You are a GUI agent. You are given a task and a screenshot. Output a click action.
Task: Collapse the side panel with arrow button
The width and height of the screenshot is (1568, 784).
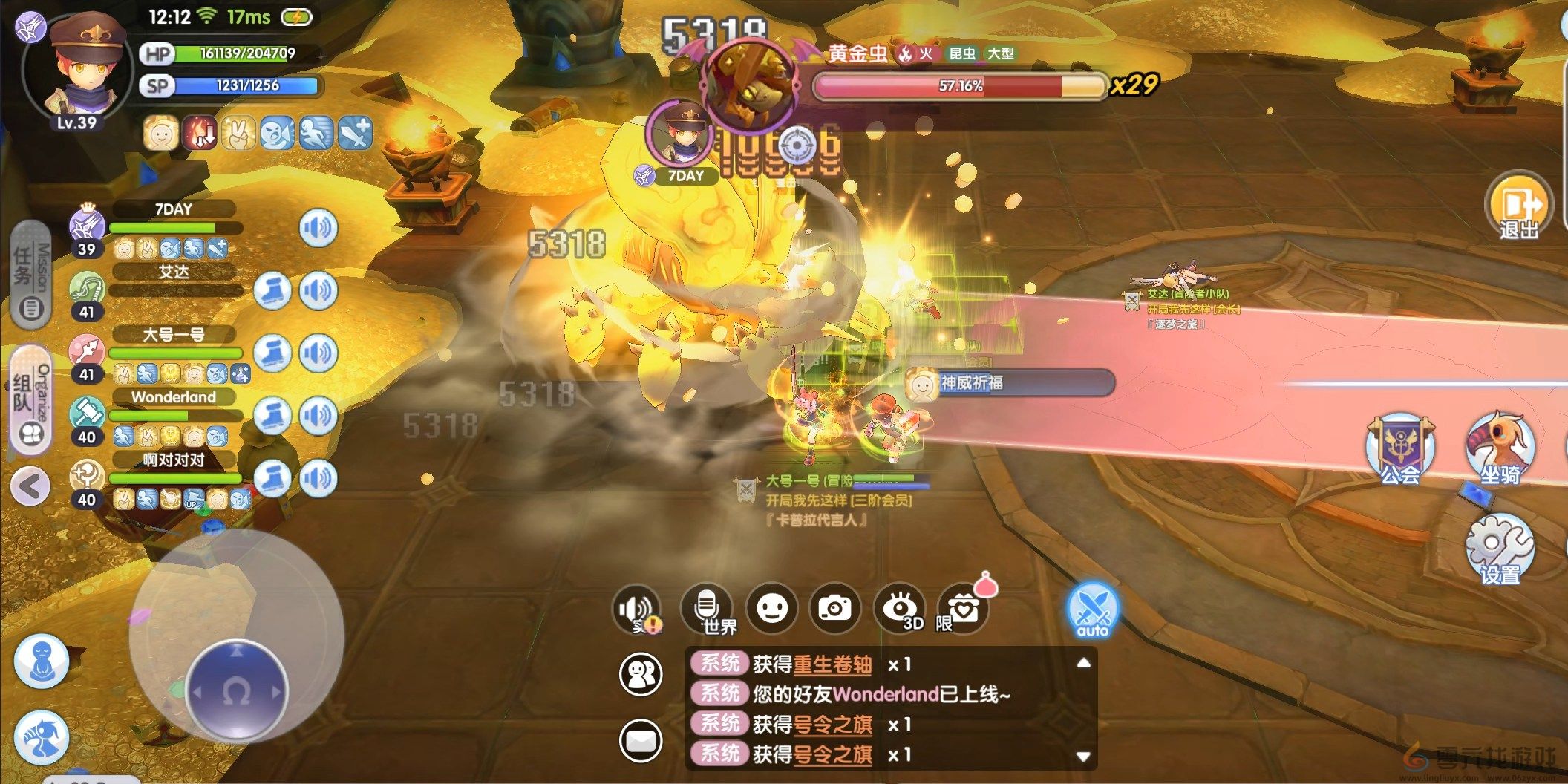click(30, 487)
